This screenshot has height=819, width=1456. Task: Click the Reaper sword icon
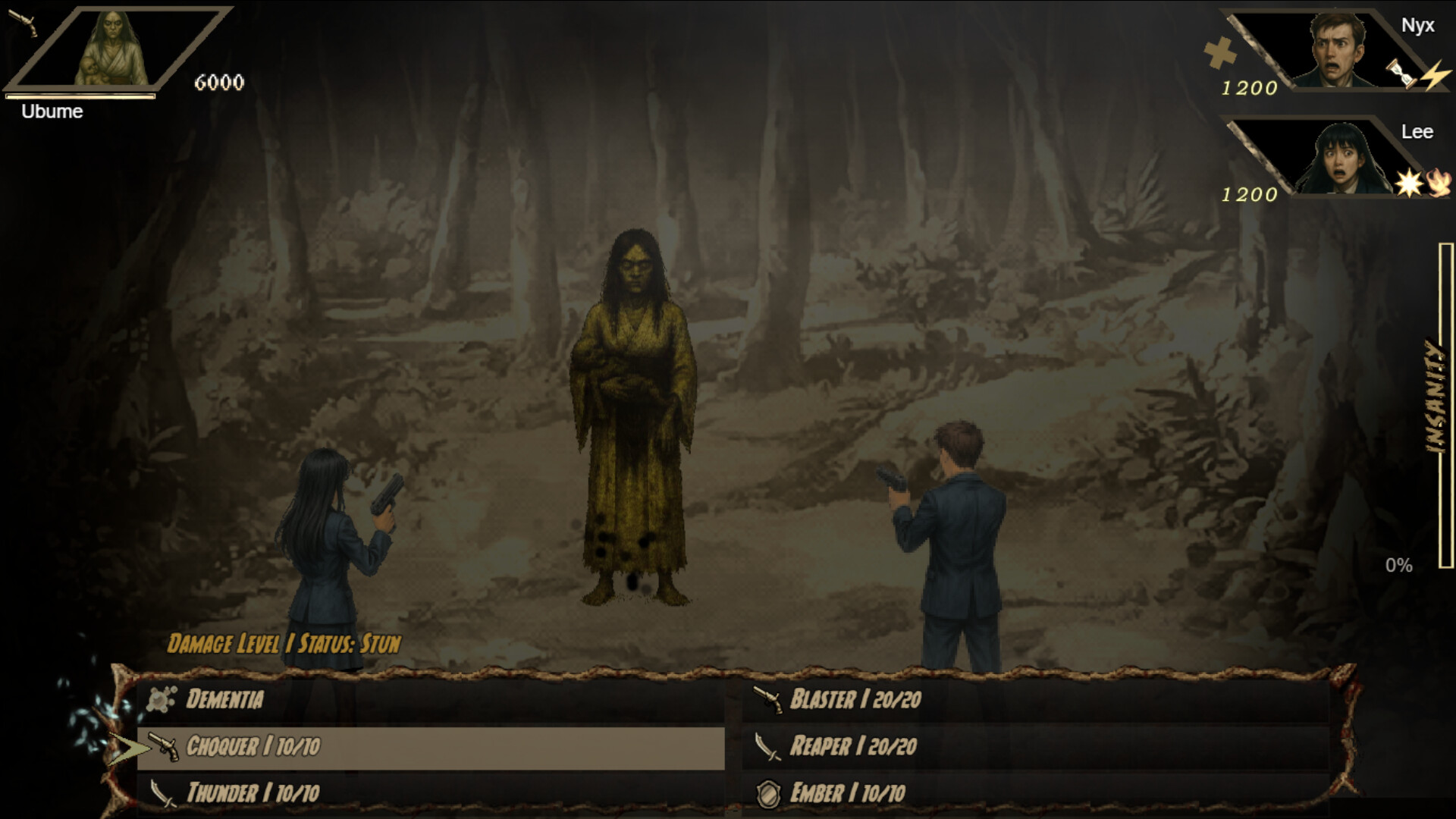pos(768,748)
